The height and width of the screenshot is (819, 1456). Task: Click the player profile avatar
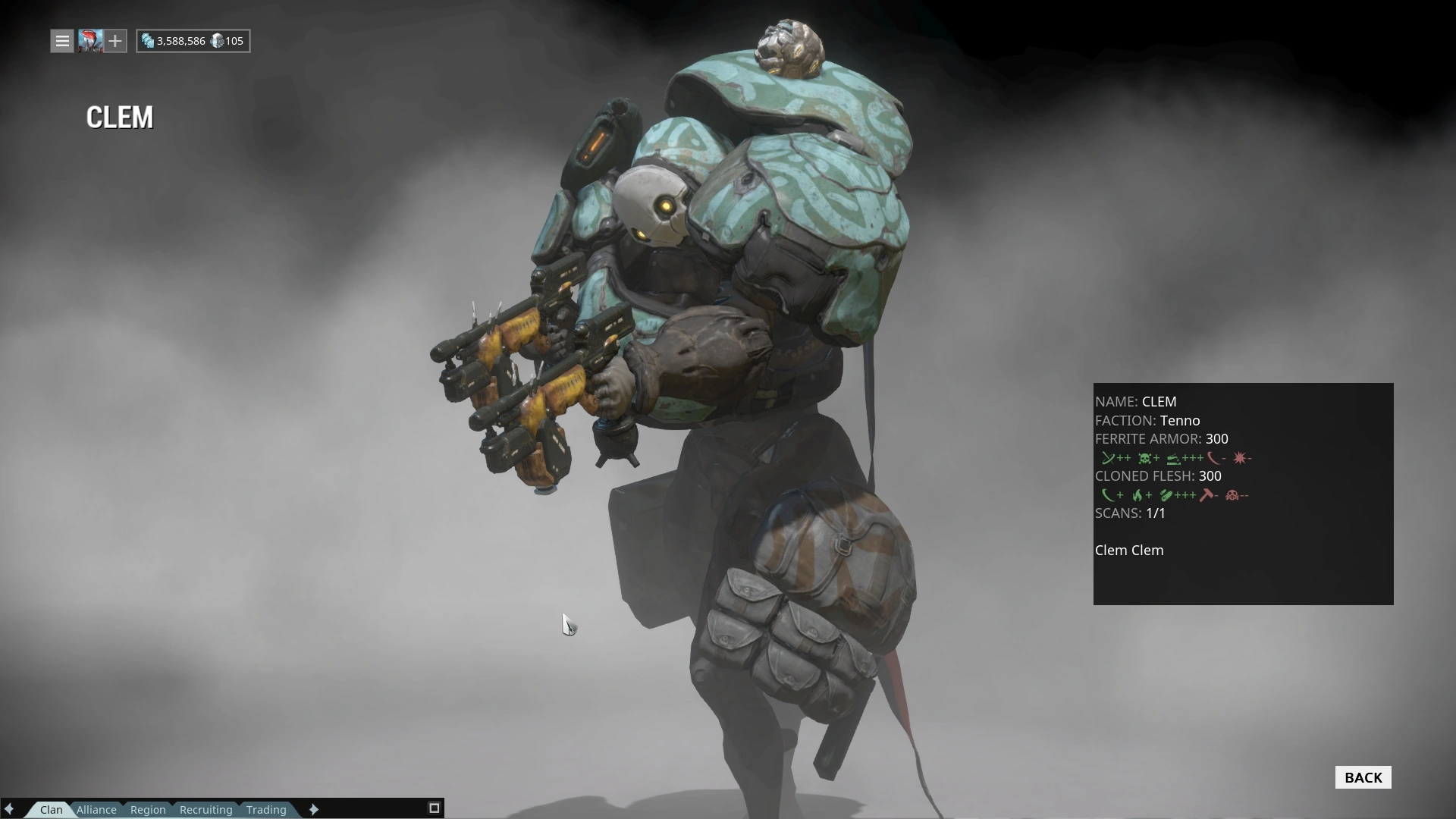coord(89,41)
